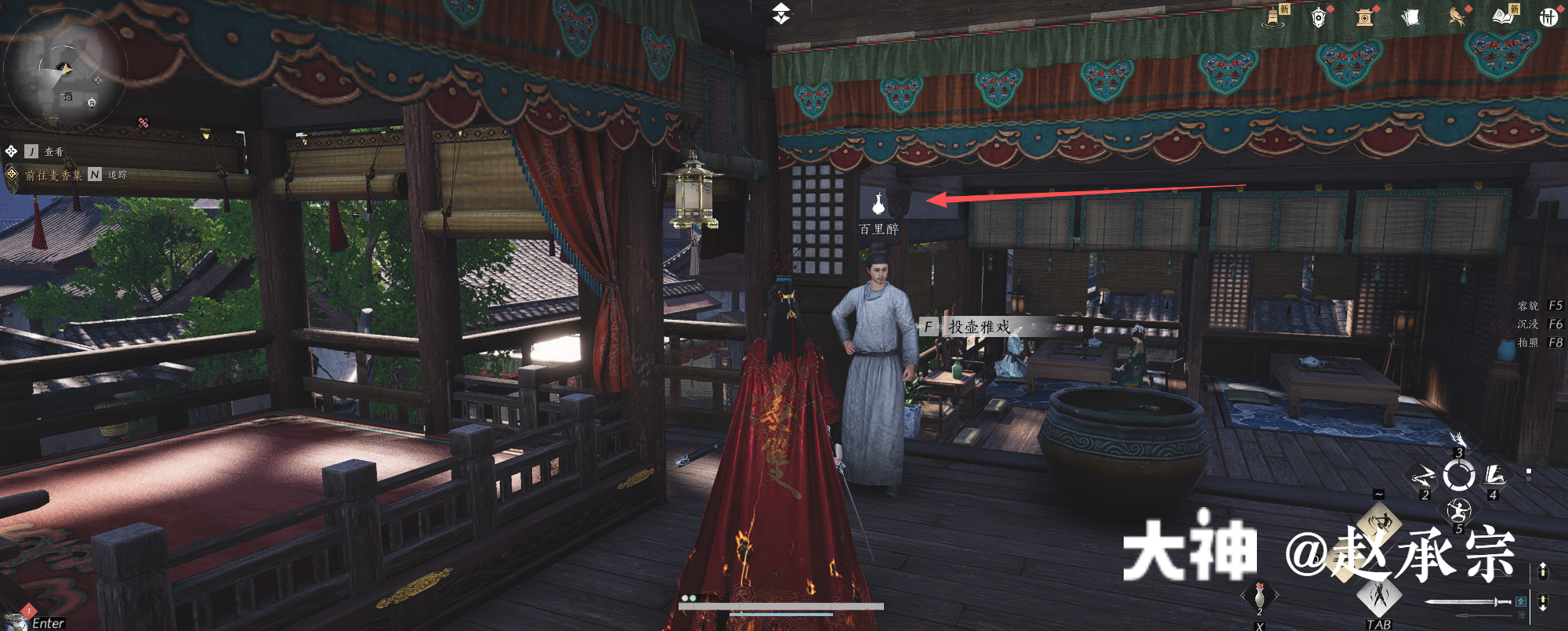Screen dimensions: 1568x631
Task: Activate the kick skill numbered 4
Action: coord(1495,476)
